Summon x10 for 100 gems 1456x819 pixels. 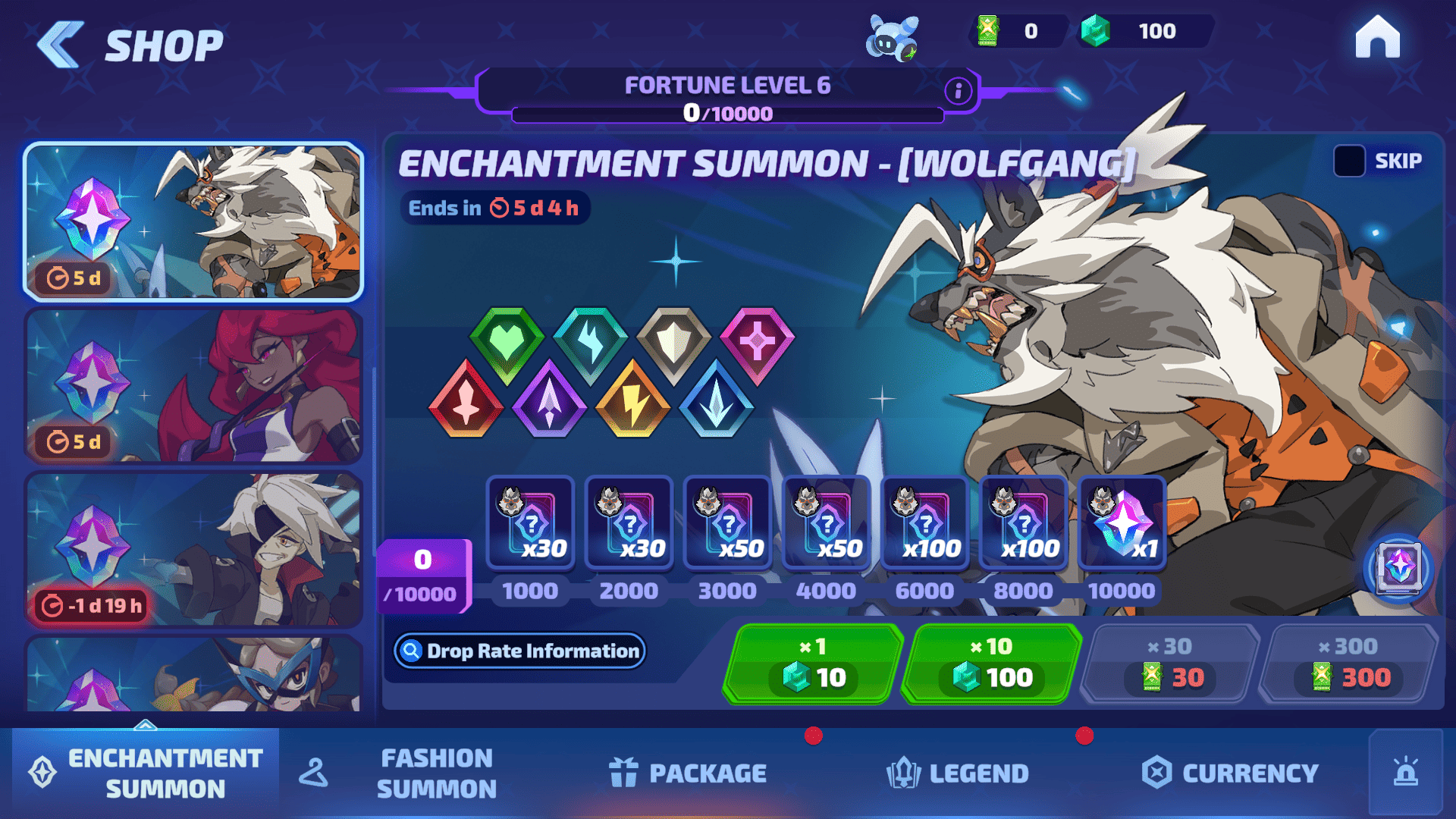991,664
